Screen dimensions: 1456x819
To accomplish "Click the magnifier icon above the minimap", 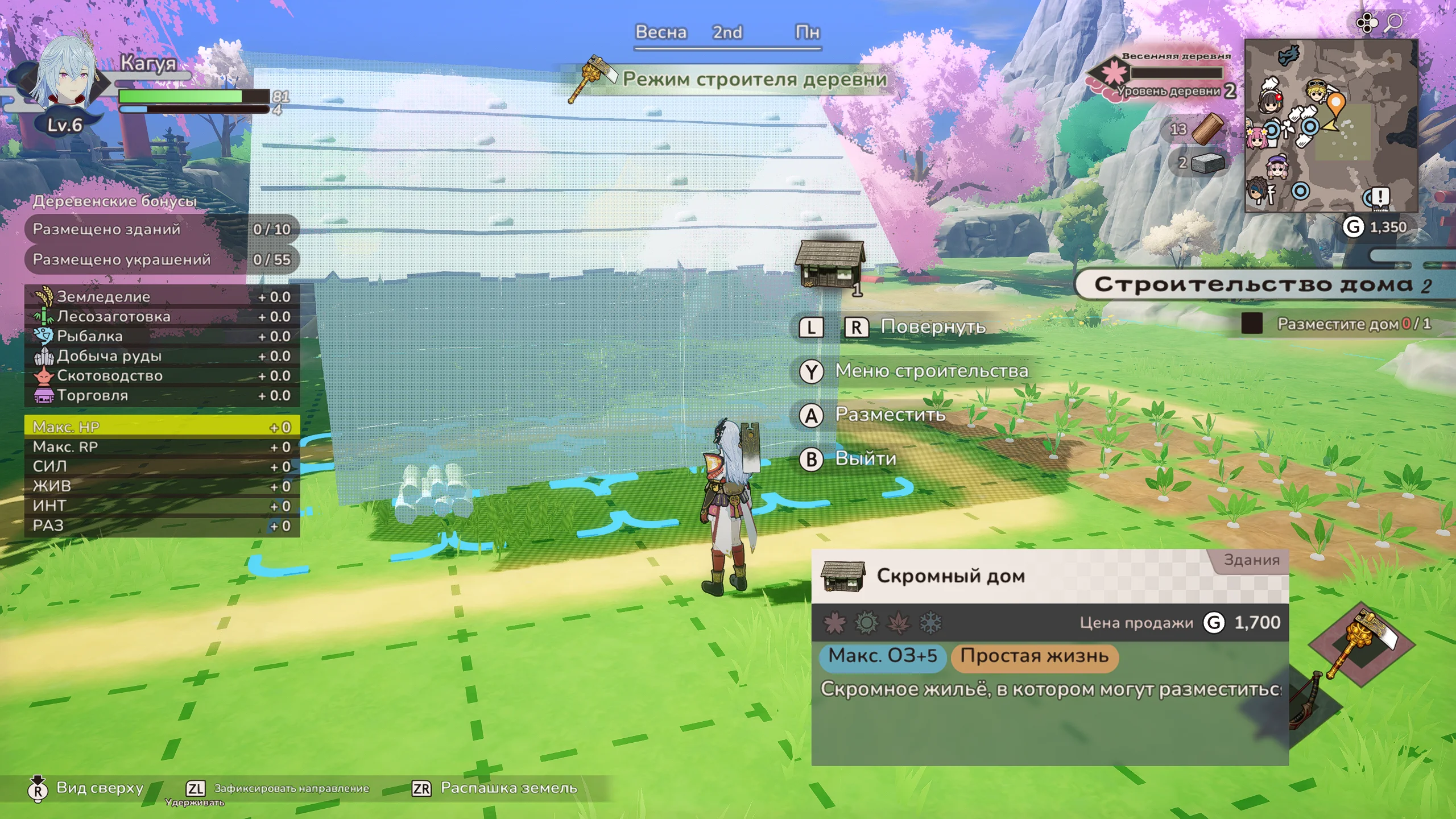I will coord(1394,23).
